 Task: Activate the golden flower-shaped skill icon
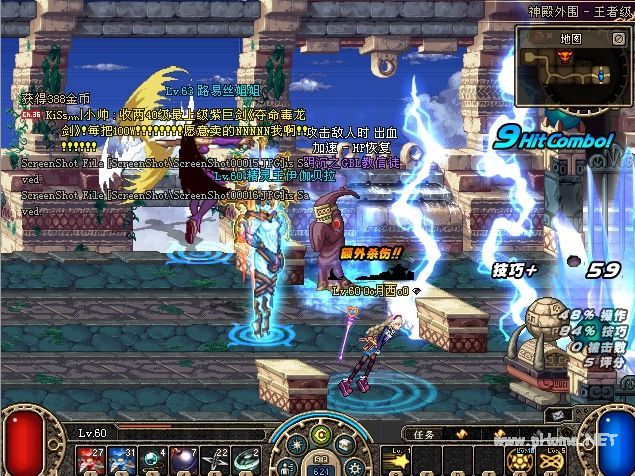[x=518, y=460]
